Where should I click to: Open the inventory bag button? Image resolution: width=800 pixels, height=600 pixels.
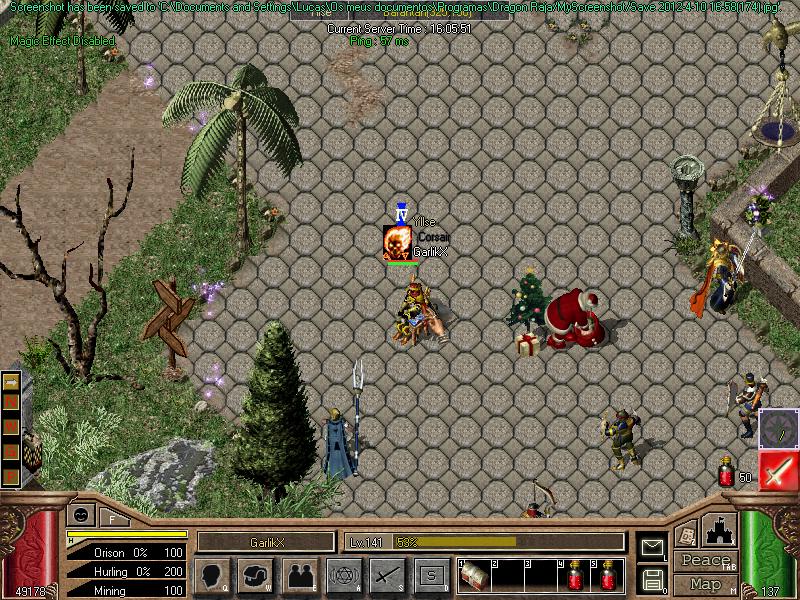coord(256,576)
